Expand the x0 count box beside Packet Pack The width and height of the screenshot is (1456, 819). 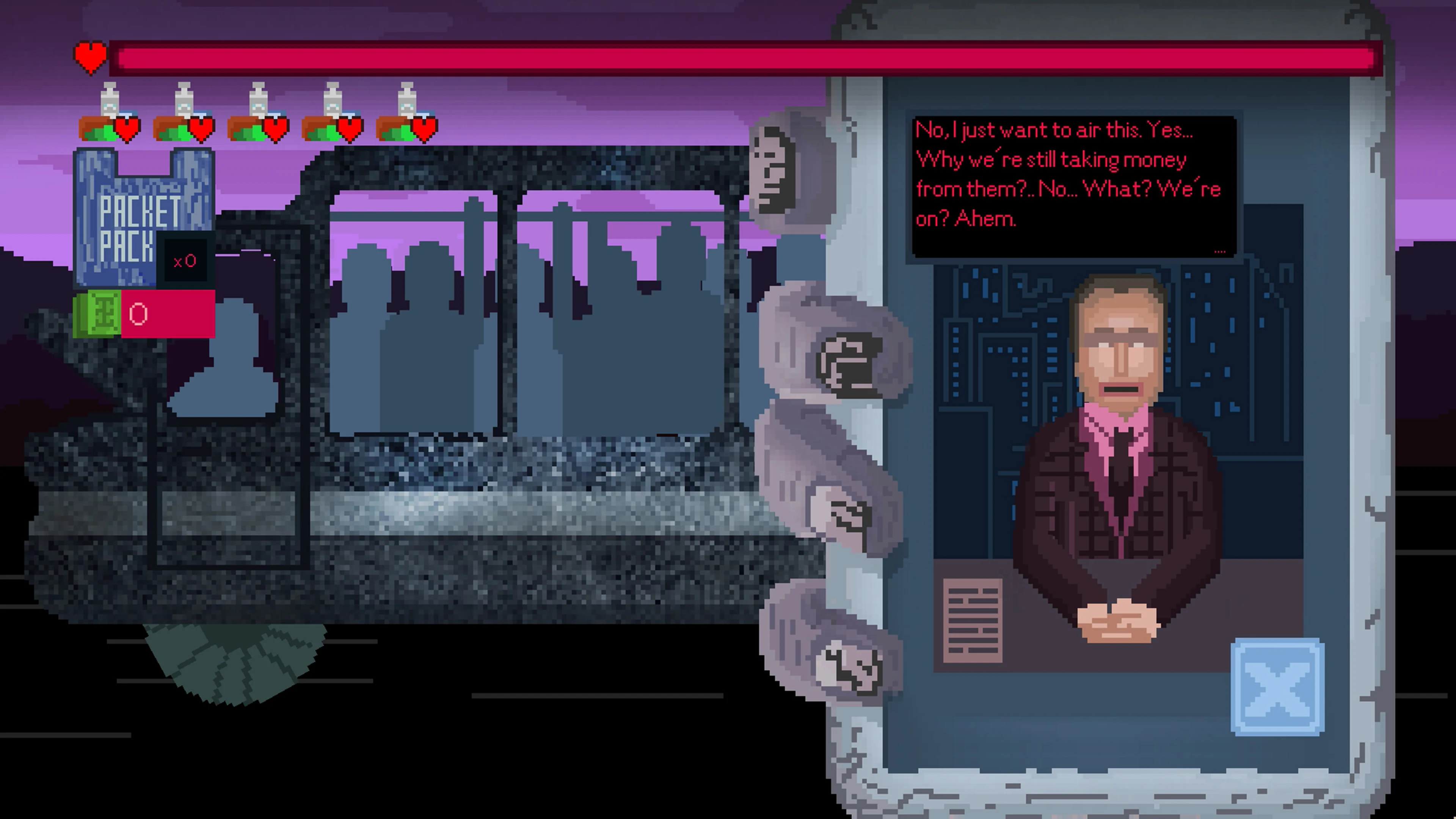[x=187, y=260]
